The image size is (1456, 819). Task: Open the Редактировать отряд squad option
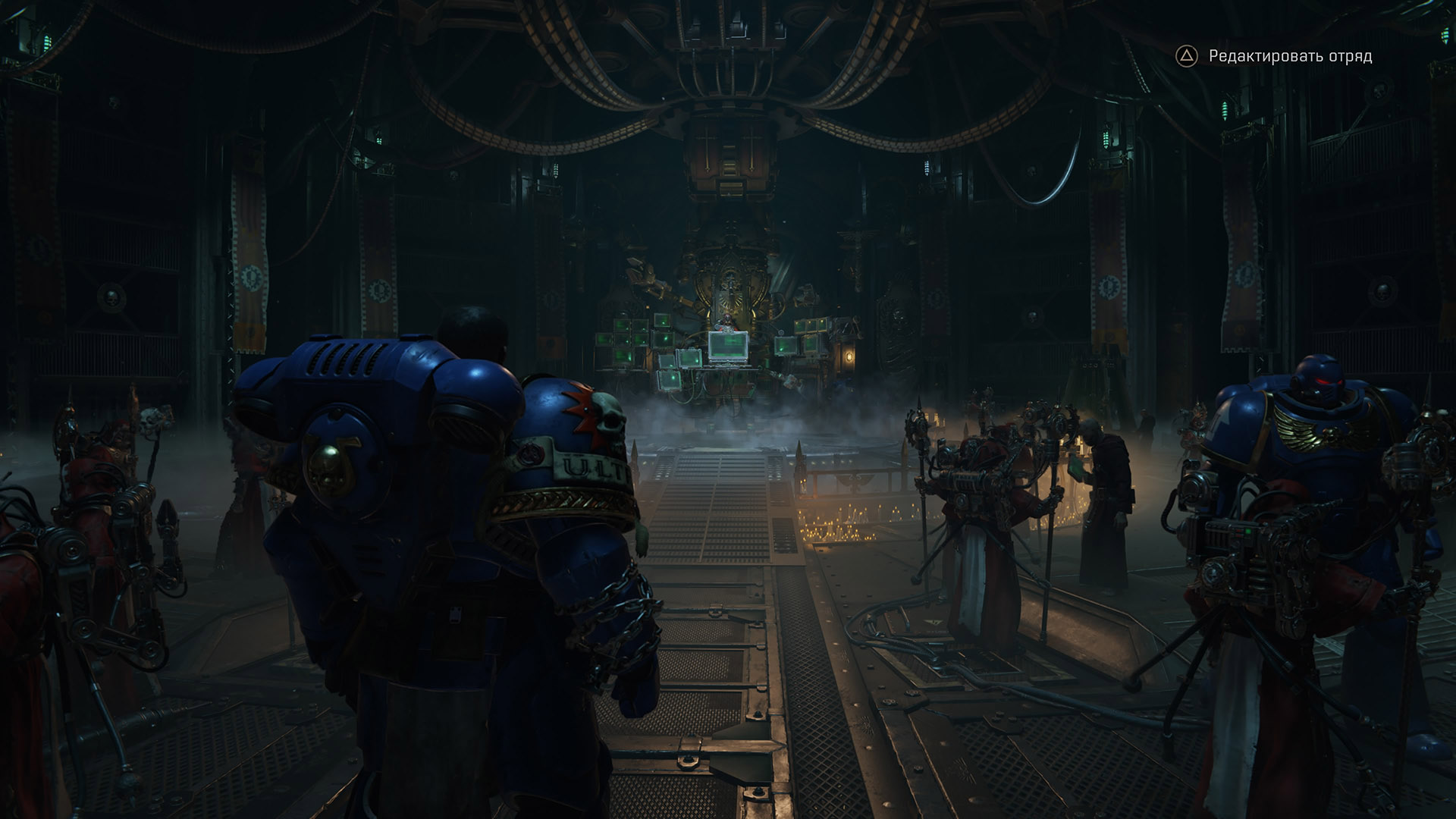coord(1288,56)
